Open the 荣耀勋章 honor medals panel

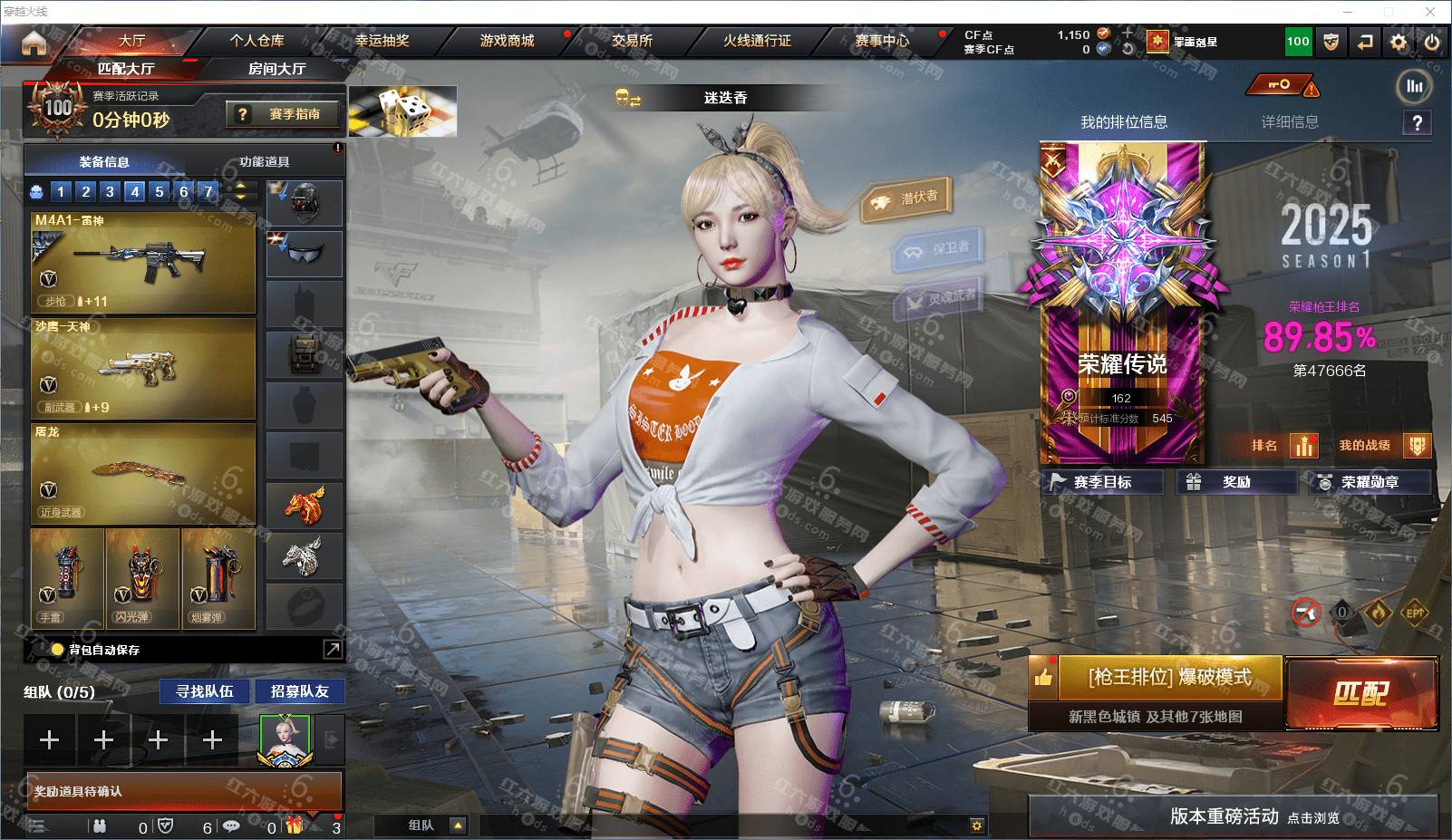1369,482
